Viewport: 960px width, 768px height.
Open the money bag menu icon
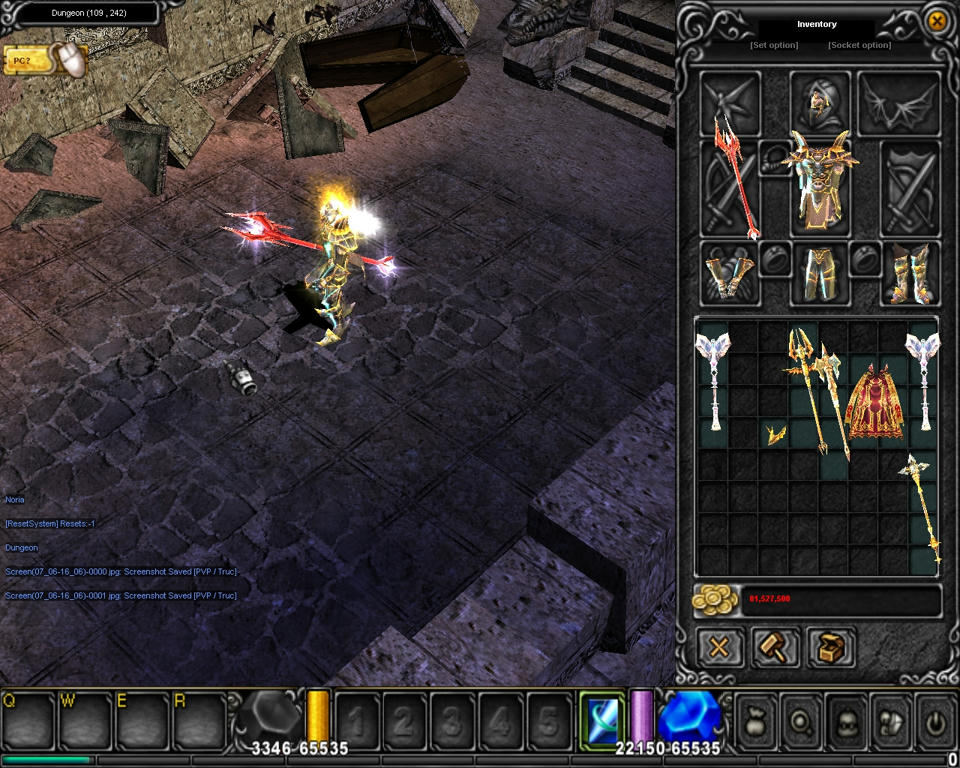[x=755, y=717]
